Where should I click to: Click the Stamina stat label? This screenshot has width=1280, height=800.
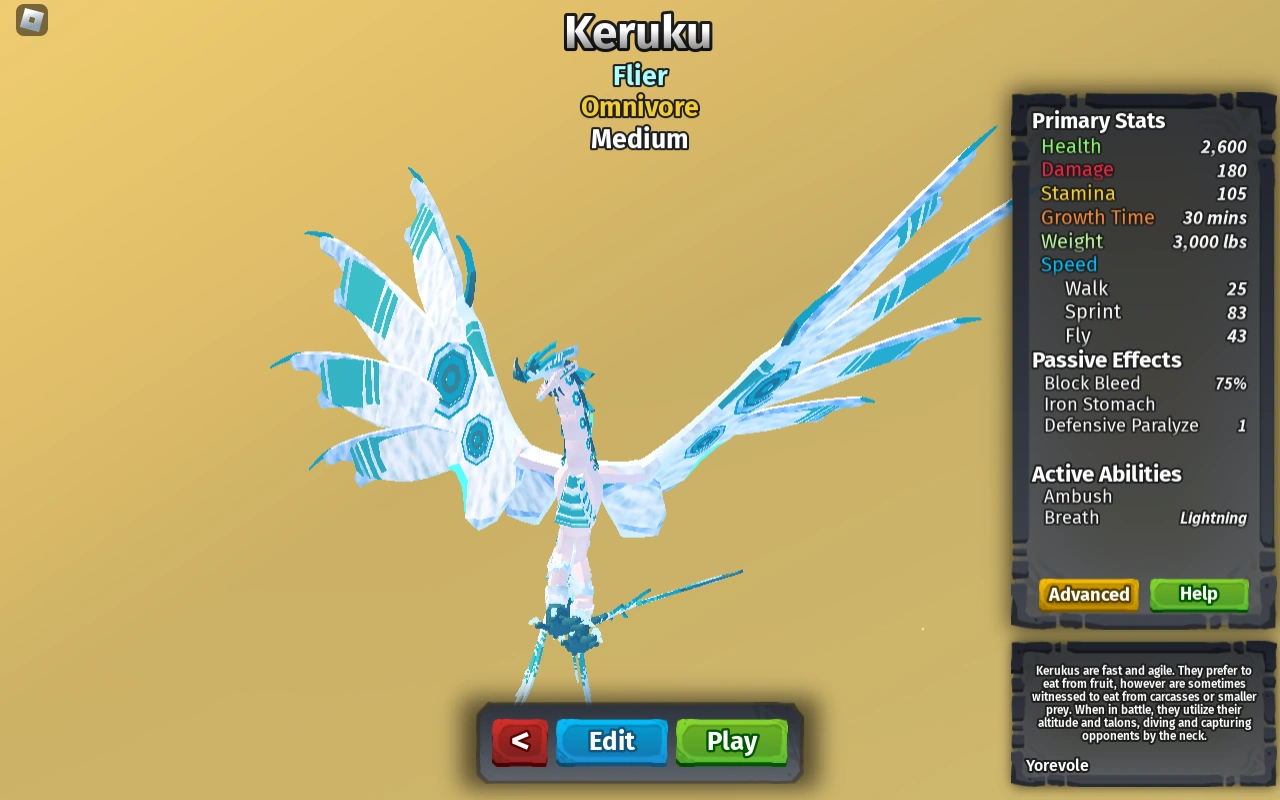click(1078, 193)
